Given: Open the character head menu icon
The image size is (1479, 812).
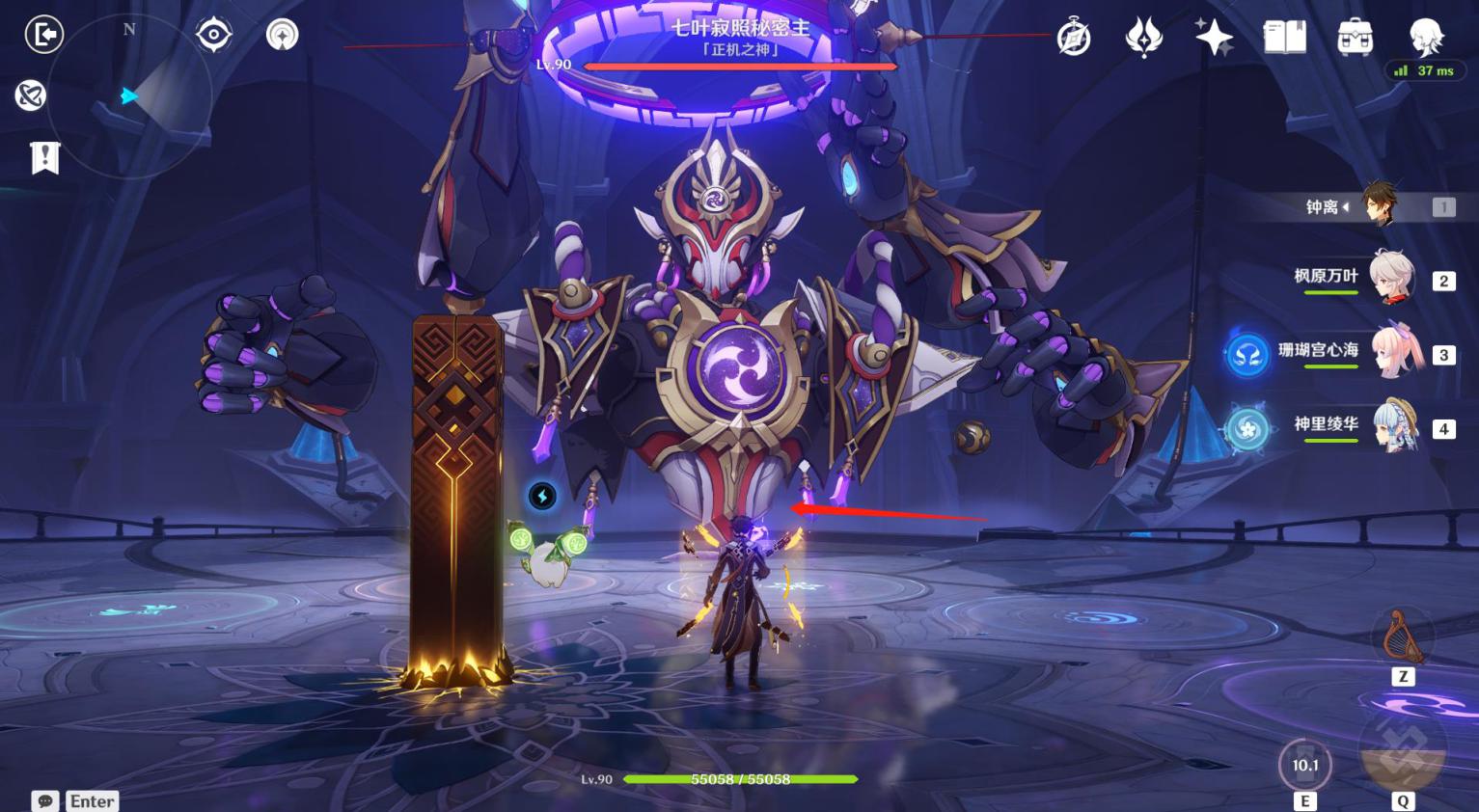Looking at the screenshot, I should pos(1426,37).
